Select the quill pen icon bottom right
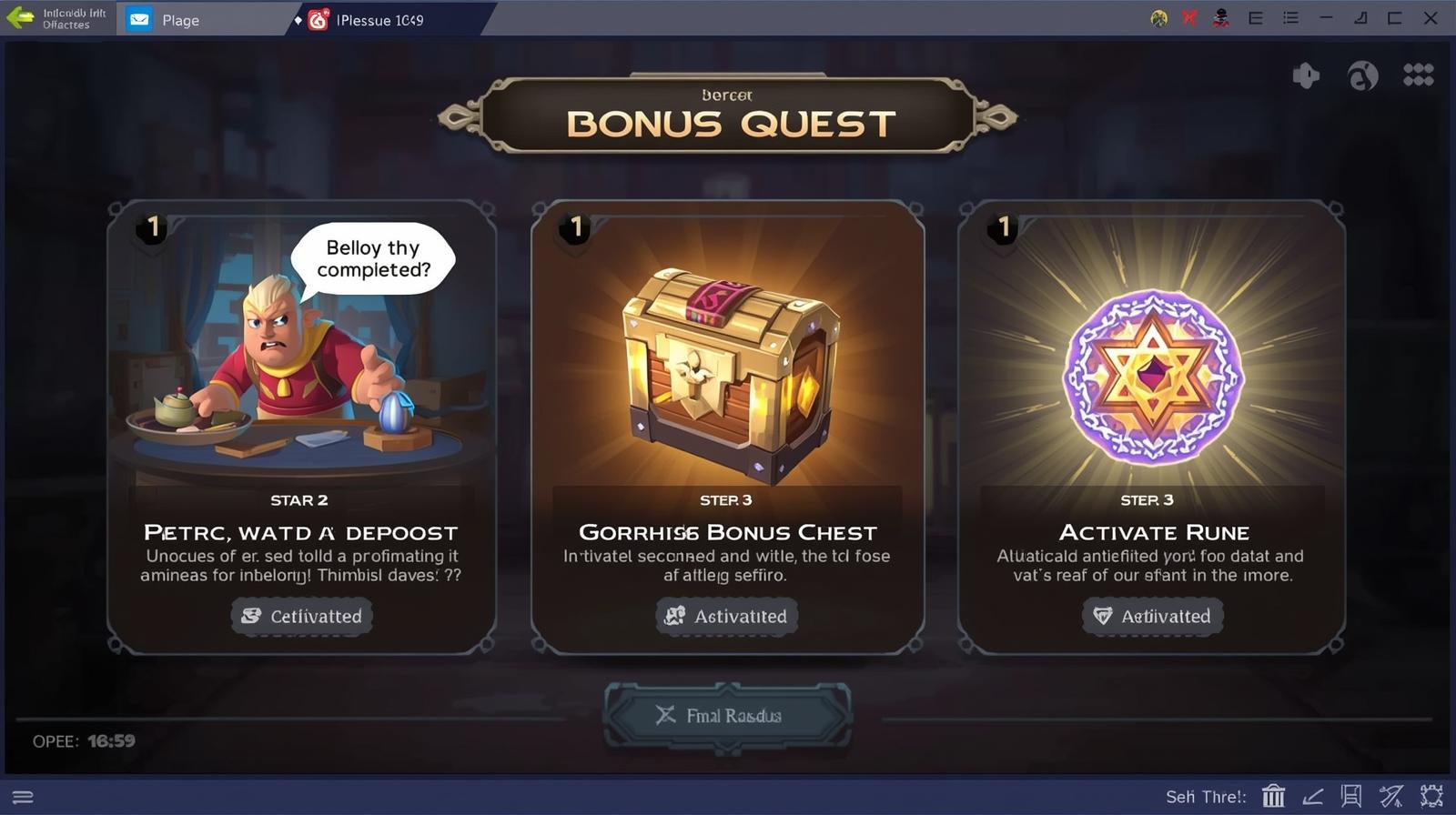The width and height of the screenshot is (1456, 815). point(1391,795)
